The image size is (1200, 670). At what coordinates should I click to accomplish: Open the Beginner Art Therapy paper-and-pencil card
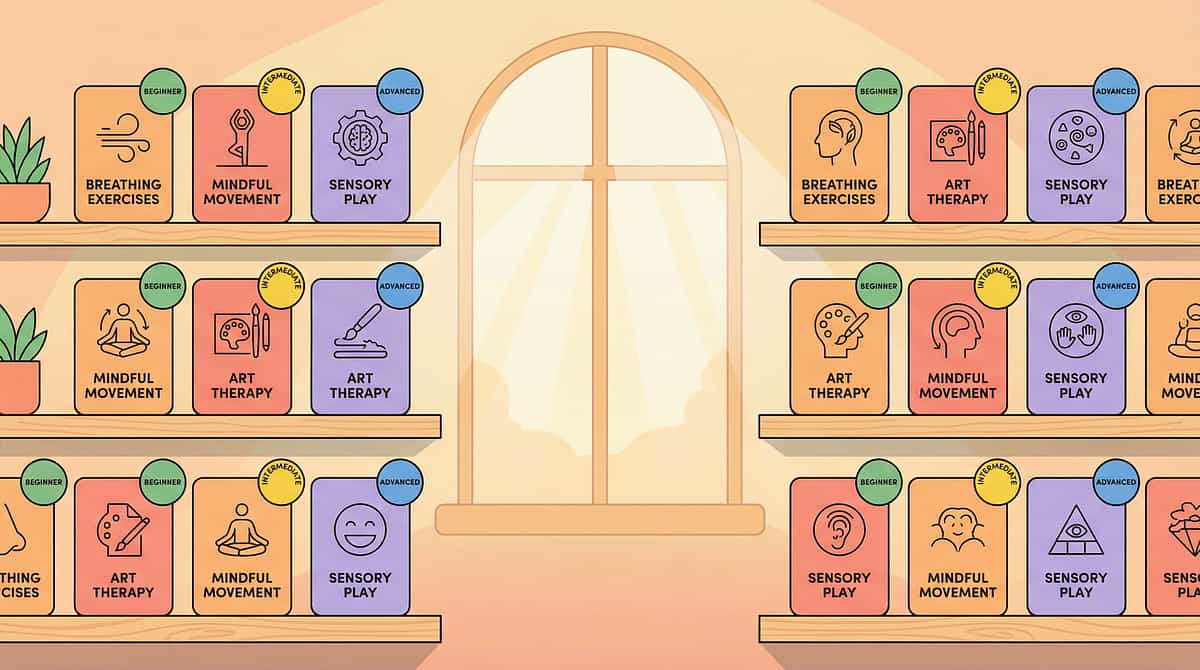(123, 546)
